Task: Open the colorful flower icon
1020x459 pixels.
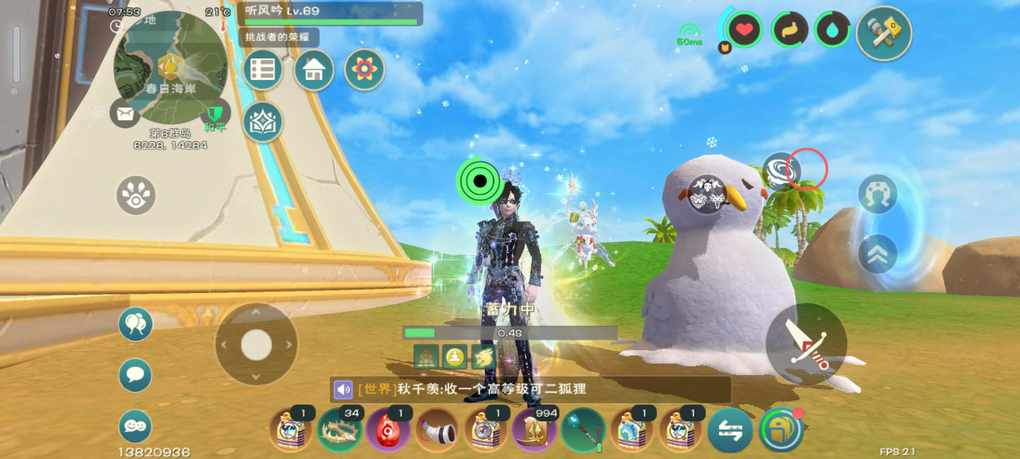Action: pos(365,70)
